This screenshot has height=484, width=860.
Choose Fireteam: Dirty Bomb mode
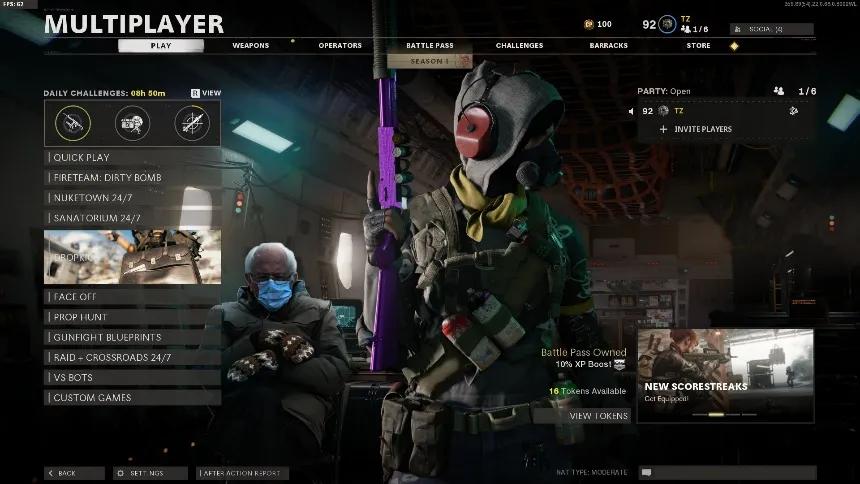(132, 177)
